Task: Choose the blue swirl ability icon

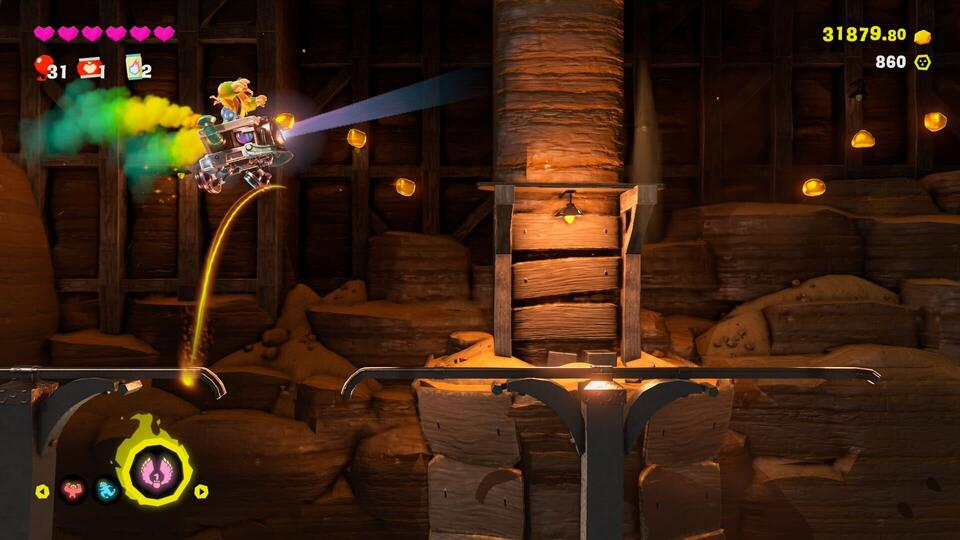Action: pos(106,490)
